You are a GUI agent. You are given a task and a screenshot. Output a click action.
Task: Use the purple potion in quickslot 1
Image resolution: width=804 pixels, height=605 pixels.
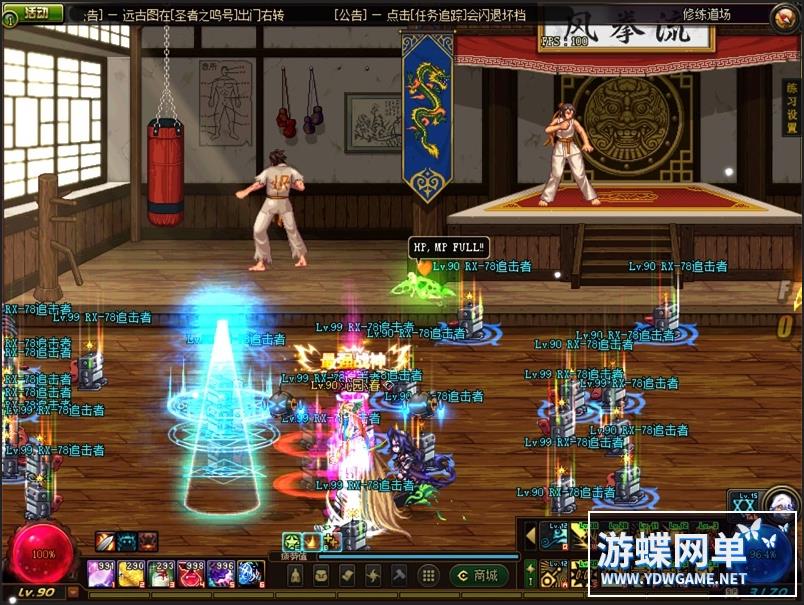tap(101, 573)
